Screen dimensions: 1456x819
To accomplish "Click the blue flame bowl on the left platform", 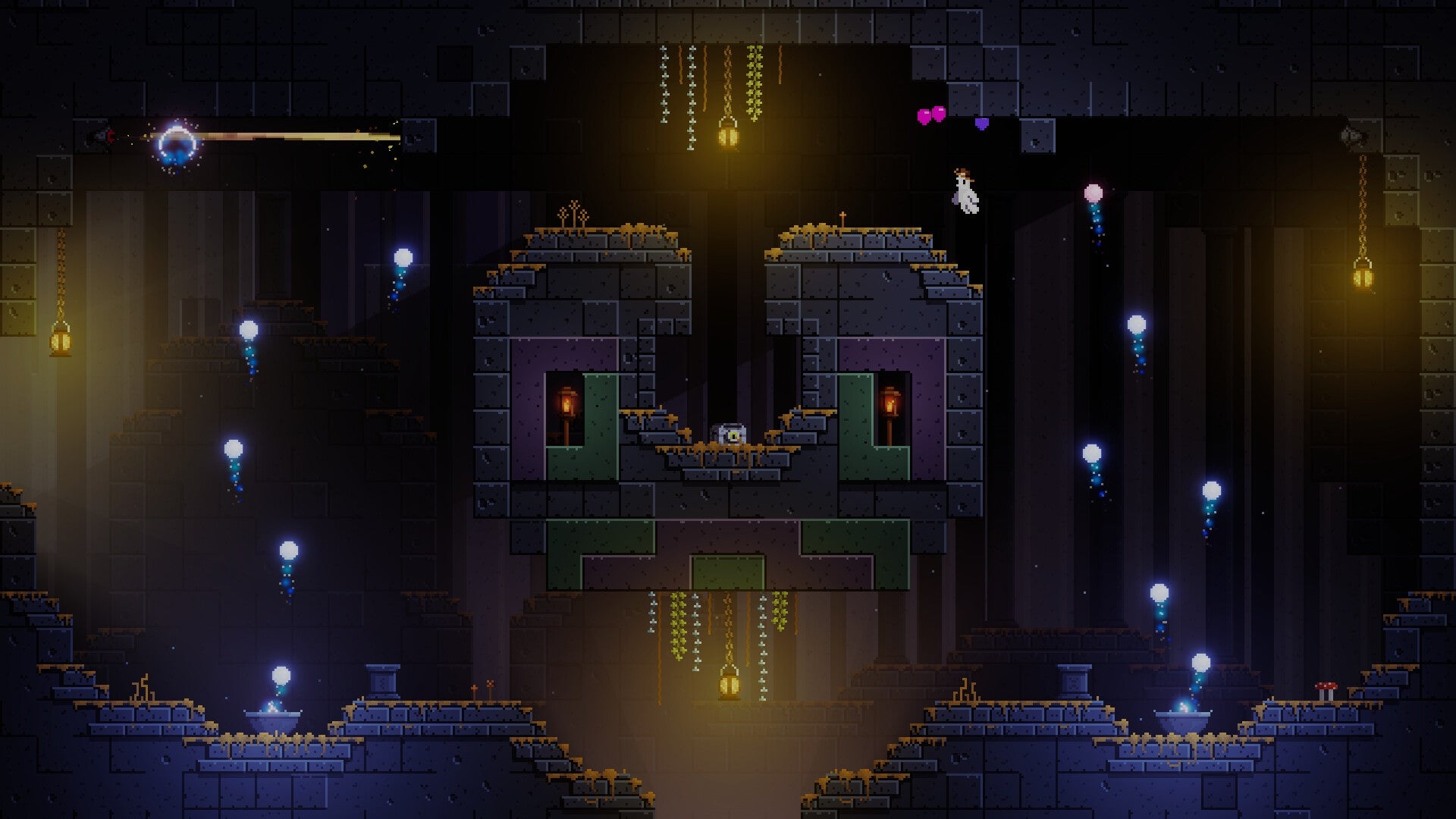I will point(273,713).
